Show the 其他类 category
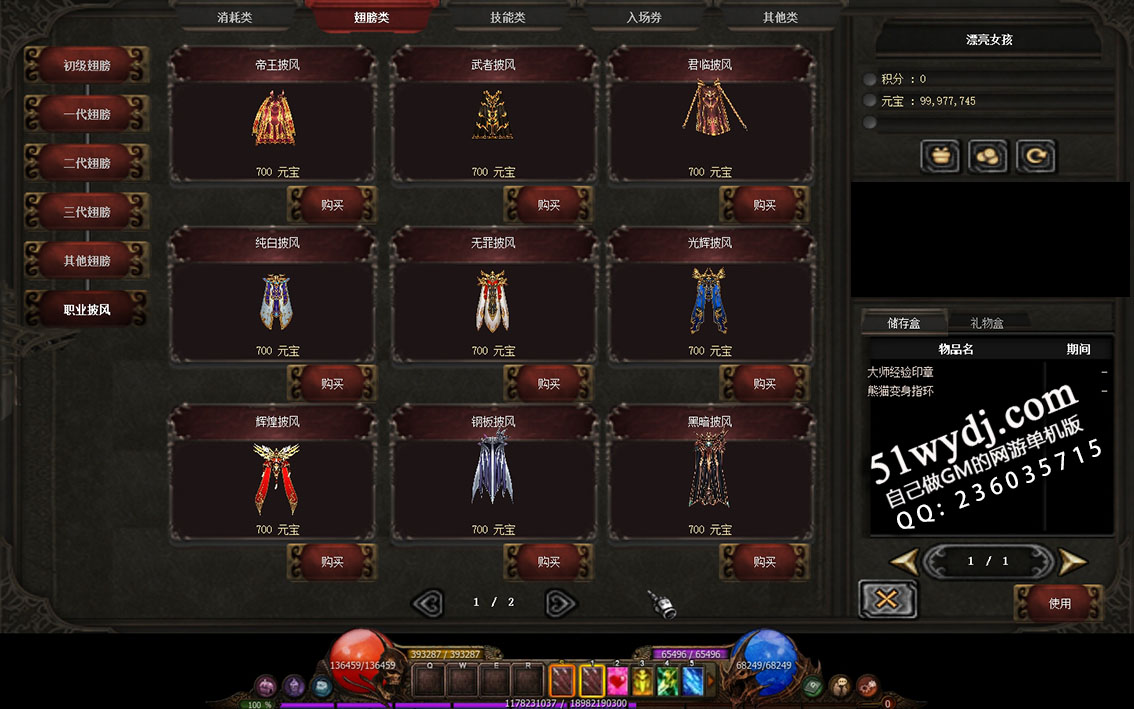This screenshot has height=709, width=1134. [780, 17]
